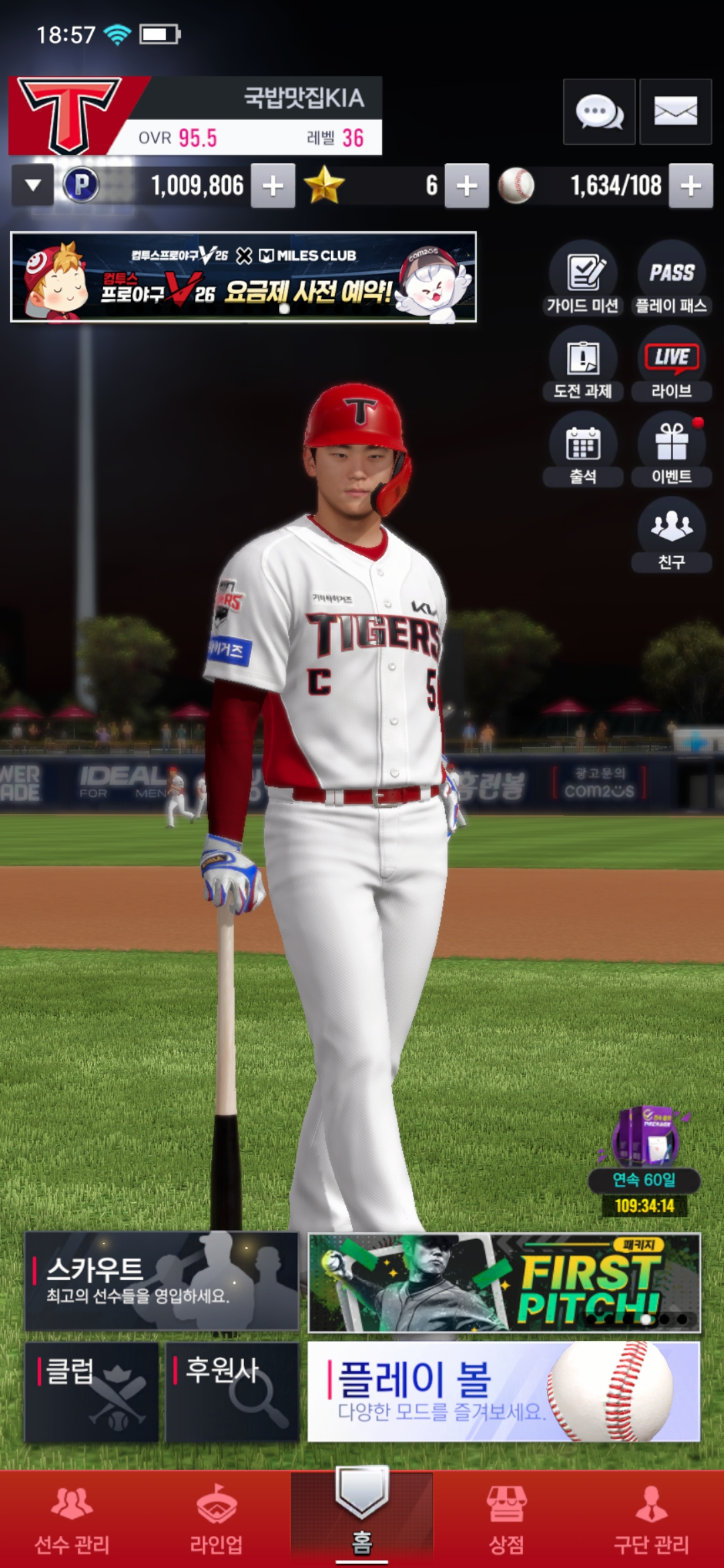
Task: Open the 출석 attendance calendar
Action: point(583,450)
